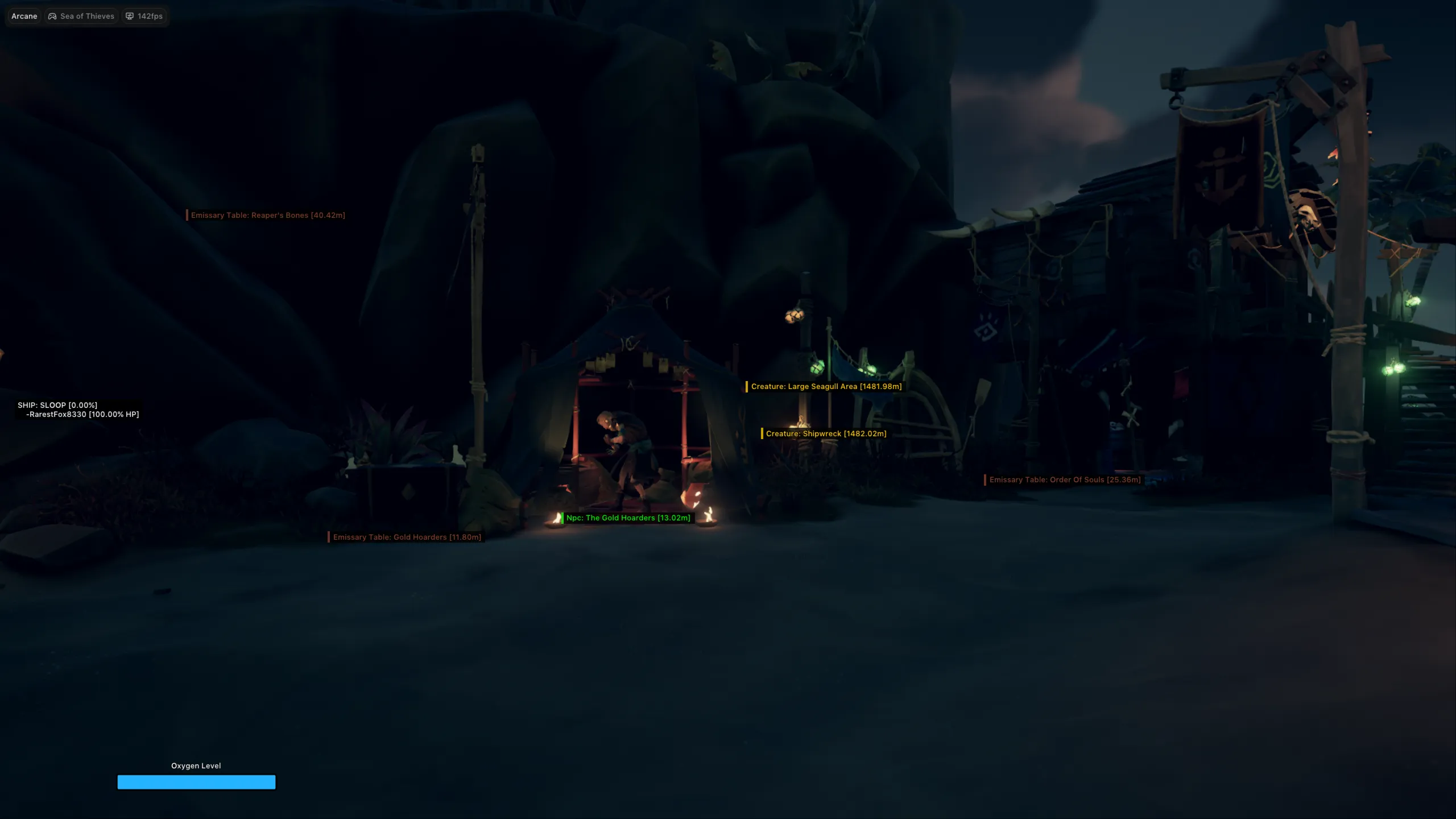Toggle the yellow bar beside Shipwreck label
This screenshot has height=819, width=1456.
[763, 433]
